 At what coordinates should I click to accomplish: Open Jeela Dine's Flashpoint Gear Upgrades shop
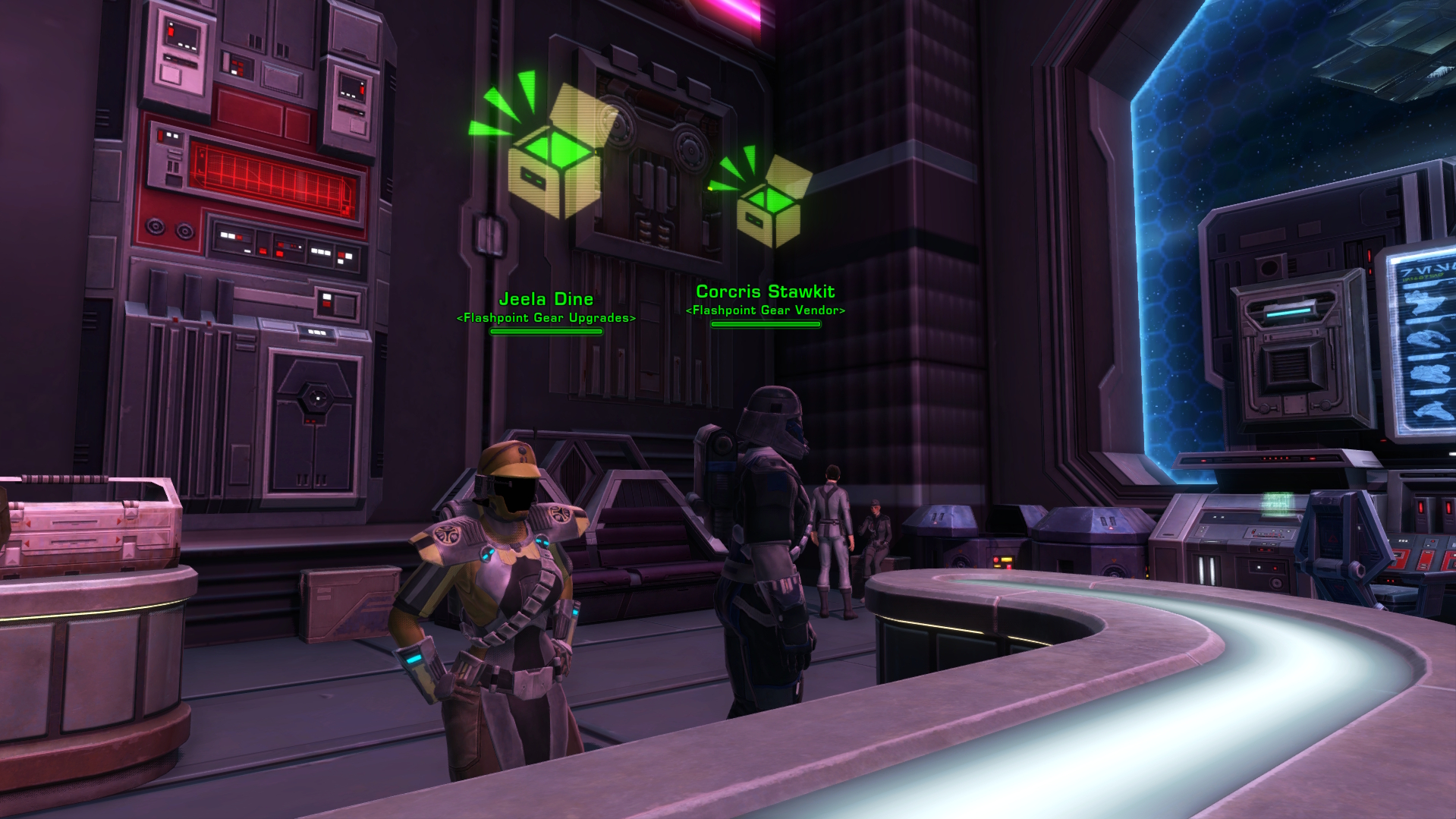[501, 592]
